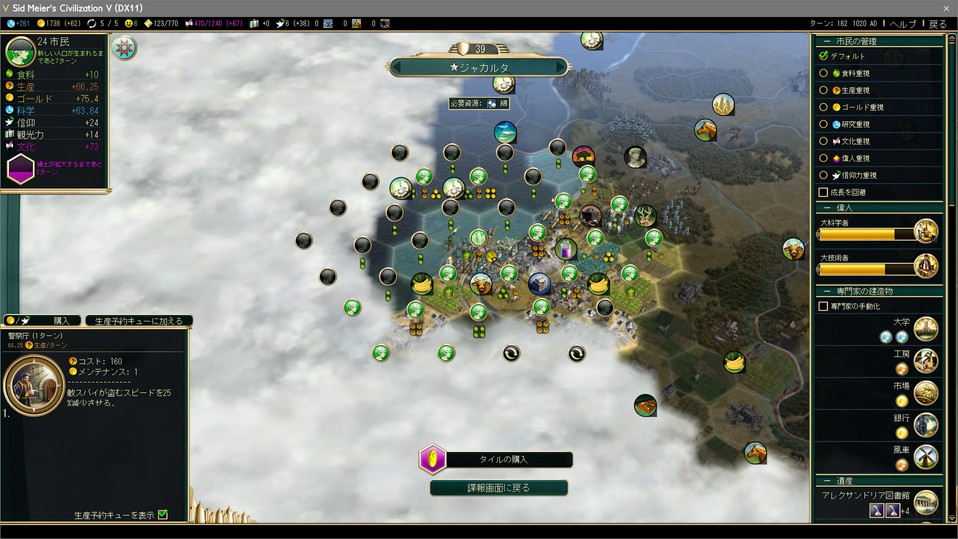Image resolution: width=958 pixels, height=539 pixels.
Task: Click the 大学 university building icon
Action: coord(926,328)
